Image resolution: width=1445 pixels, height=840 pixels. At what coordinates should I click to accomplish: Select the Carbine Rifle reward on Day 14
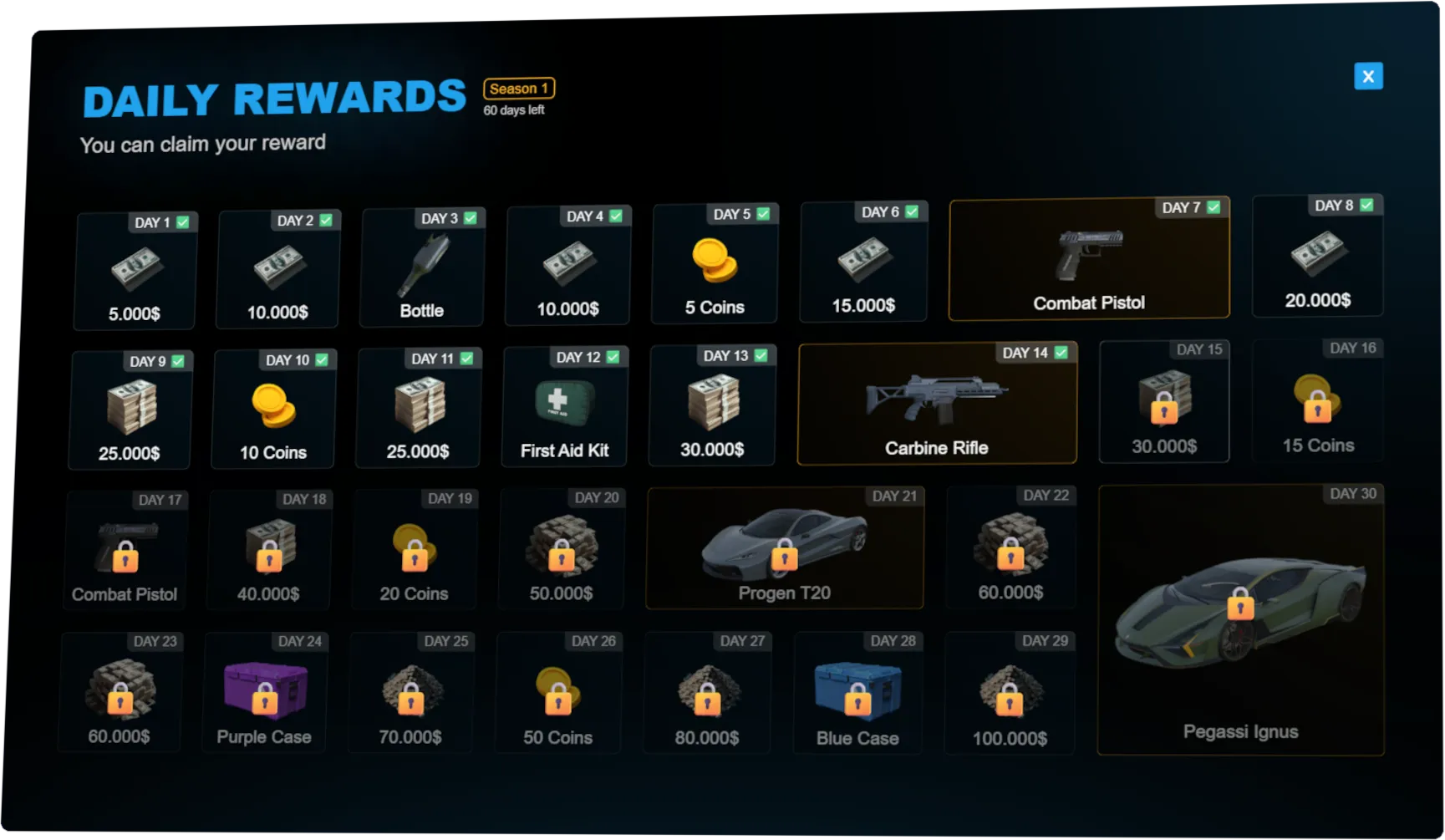coord(937,404)
